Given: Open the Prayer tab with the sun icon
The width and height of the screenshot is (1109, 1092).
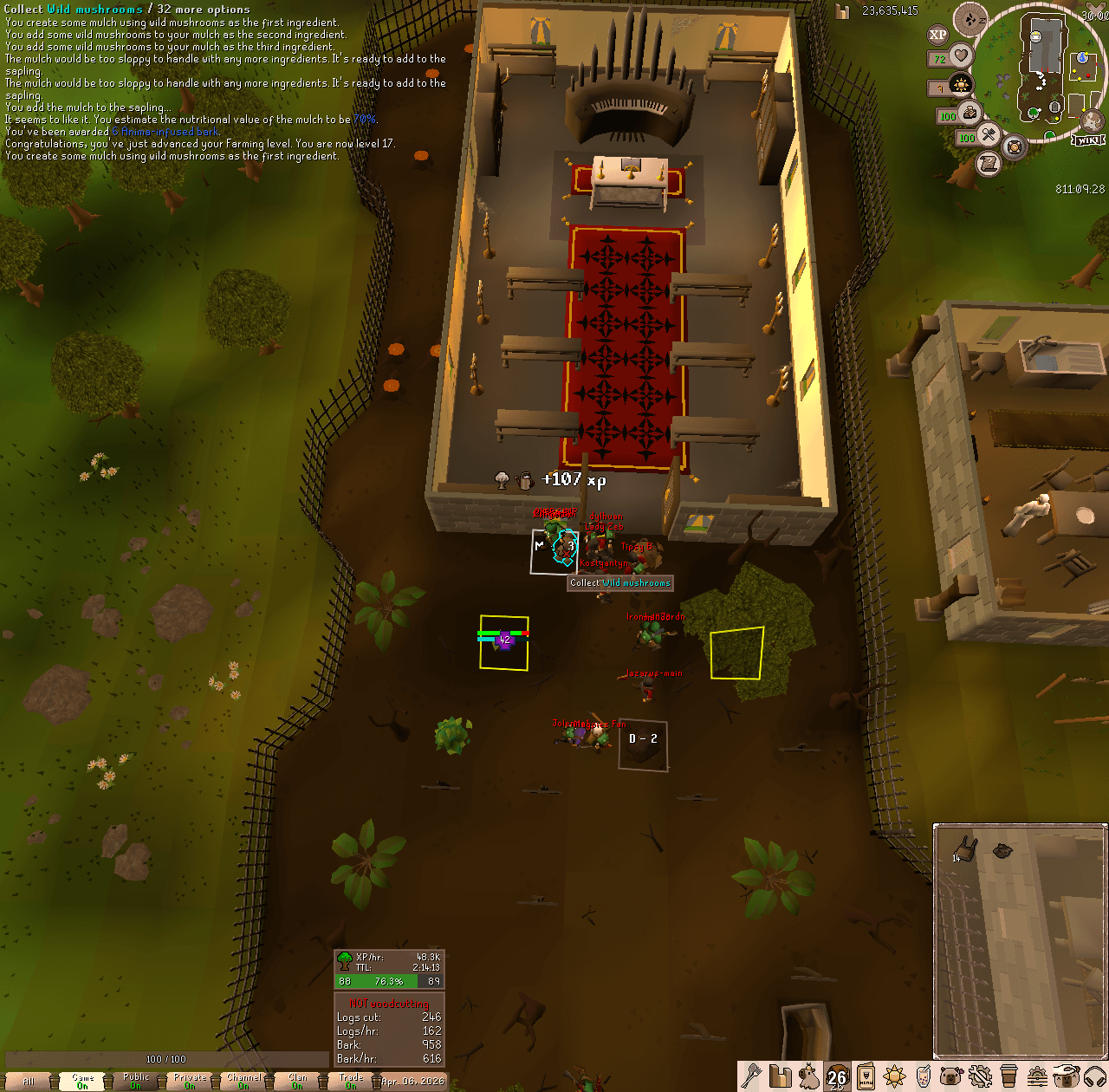Looking at the screenshot, I should point(895,1078).
